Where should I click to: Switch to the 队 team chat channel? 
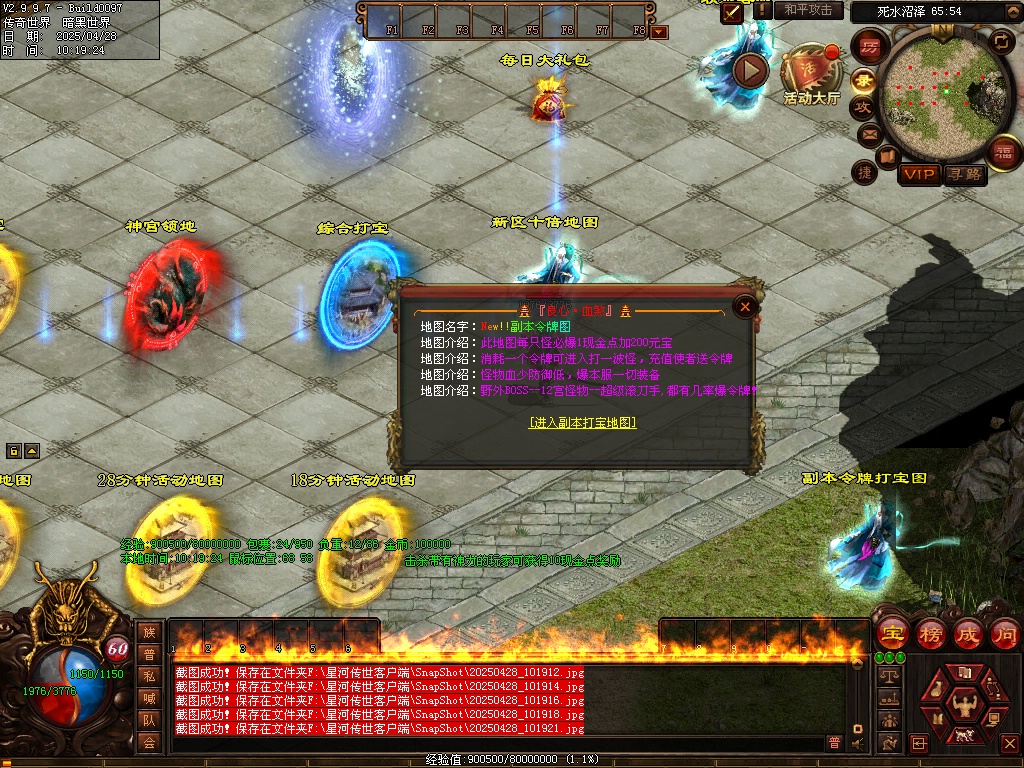pos(149,720)
